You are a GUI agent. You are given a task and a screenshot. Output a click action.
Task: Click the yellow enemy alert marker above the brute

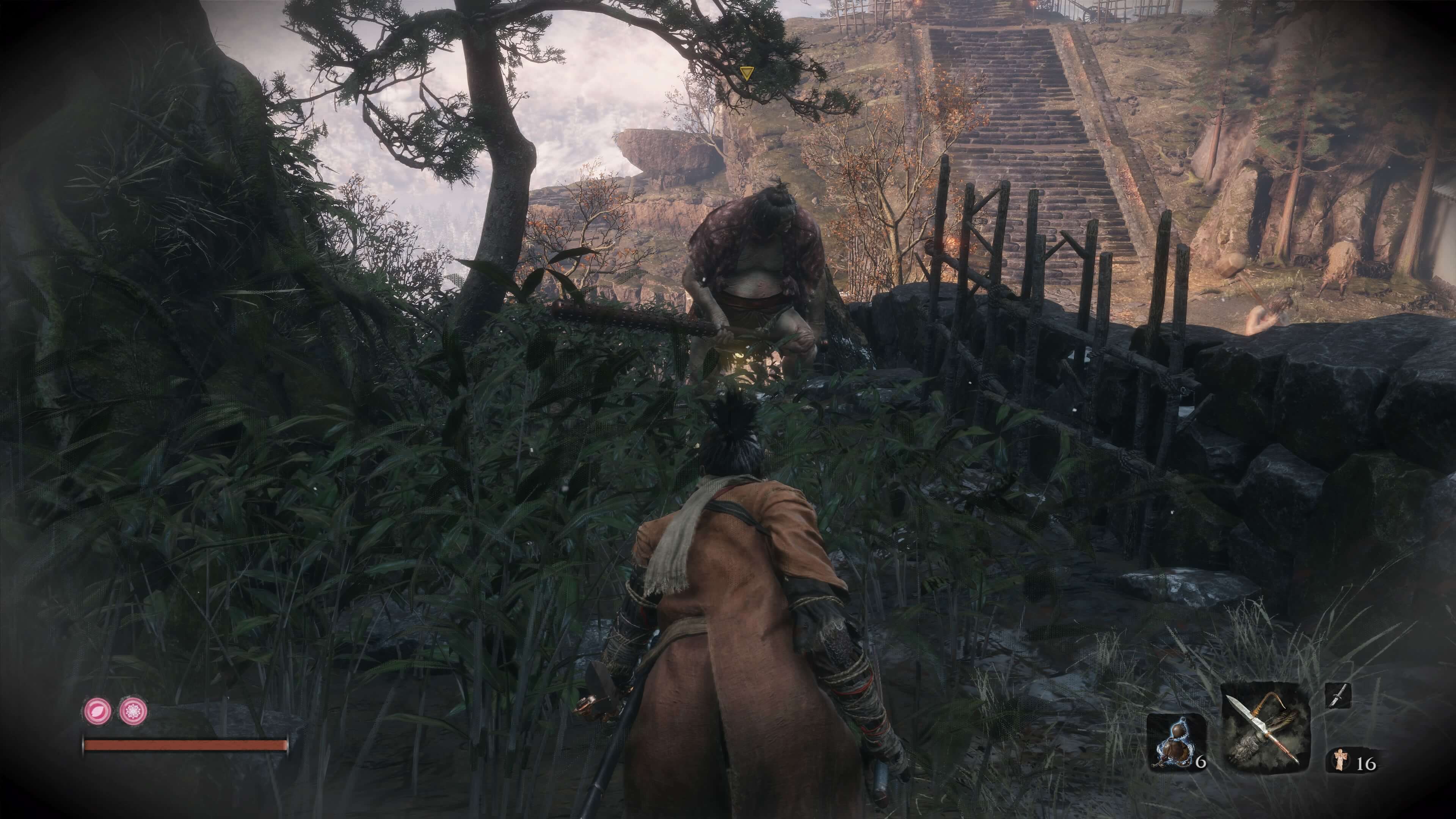coord(748,72)
